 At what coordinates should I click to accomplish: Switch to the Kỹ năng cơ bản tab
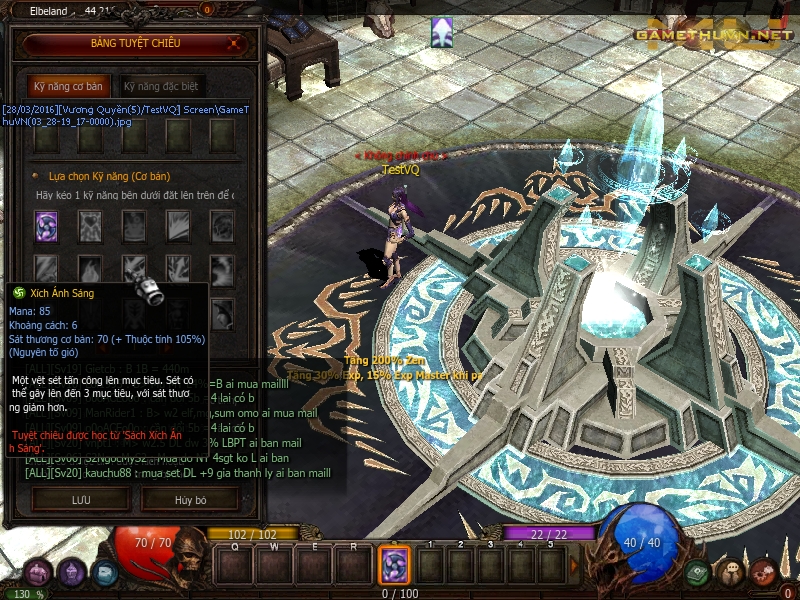point(68,86)
